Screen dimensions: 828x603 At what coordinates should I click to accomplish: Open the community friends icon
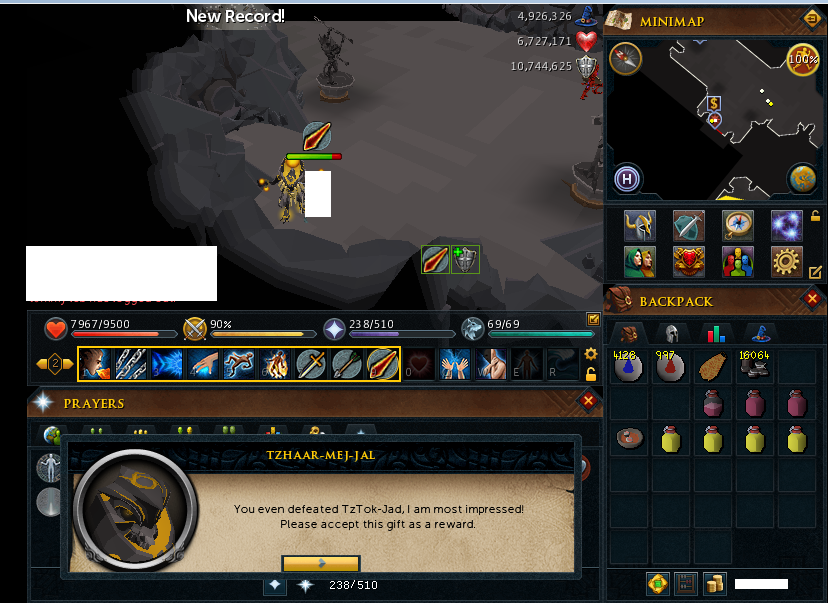tap(737, 261)
